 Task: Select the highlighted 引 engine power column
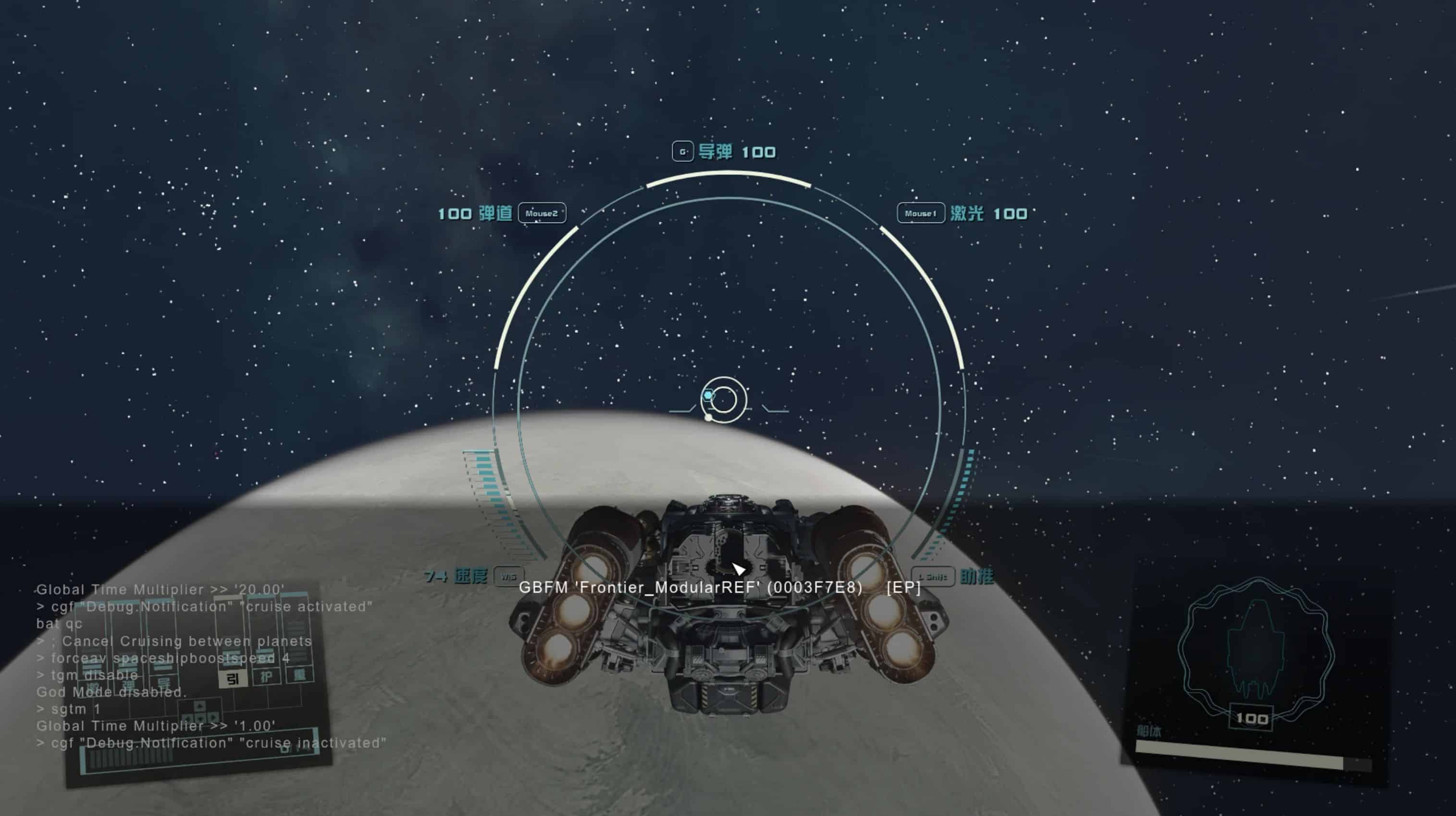(232, 678)
